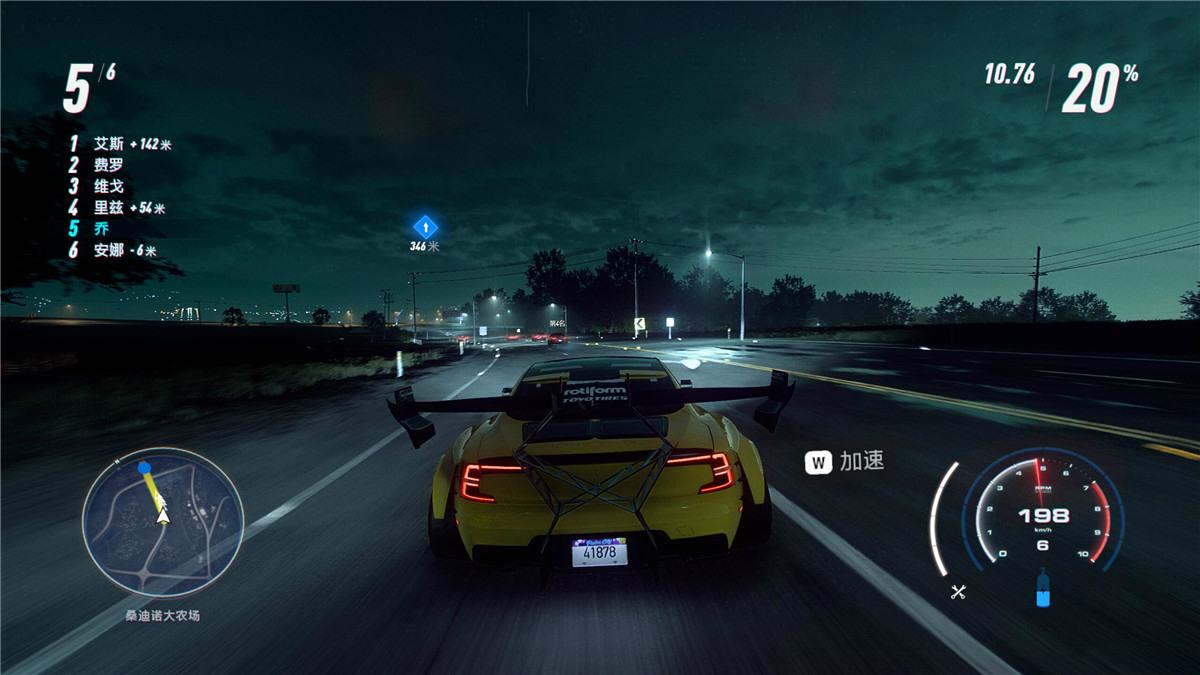
Task: Select racer 里兹 in the standings list
Action: click(x=108, y=208)
